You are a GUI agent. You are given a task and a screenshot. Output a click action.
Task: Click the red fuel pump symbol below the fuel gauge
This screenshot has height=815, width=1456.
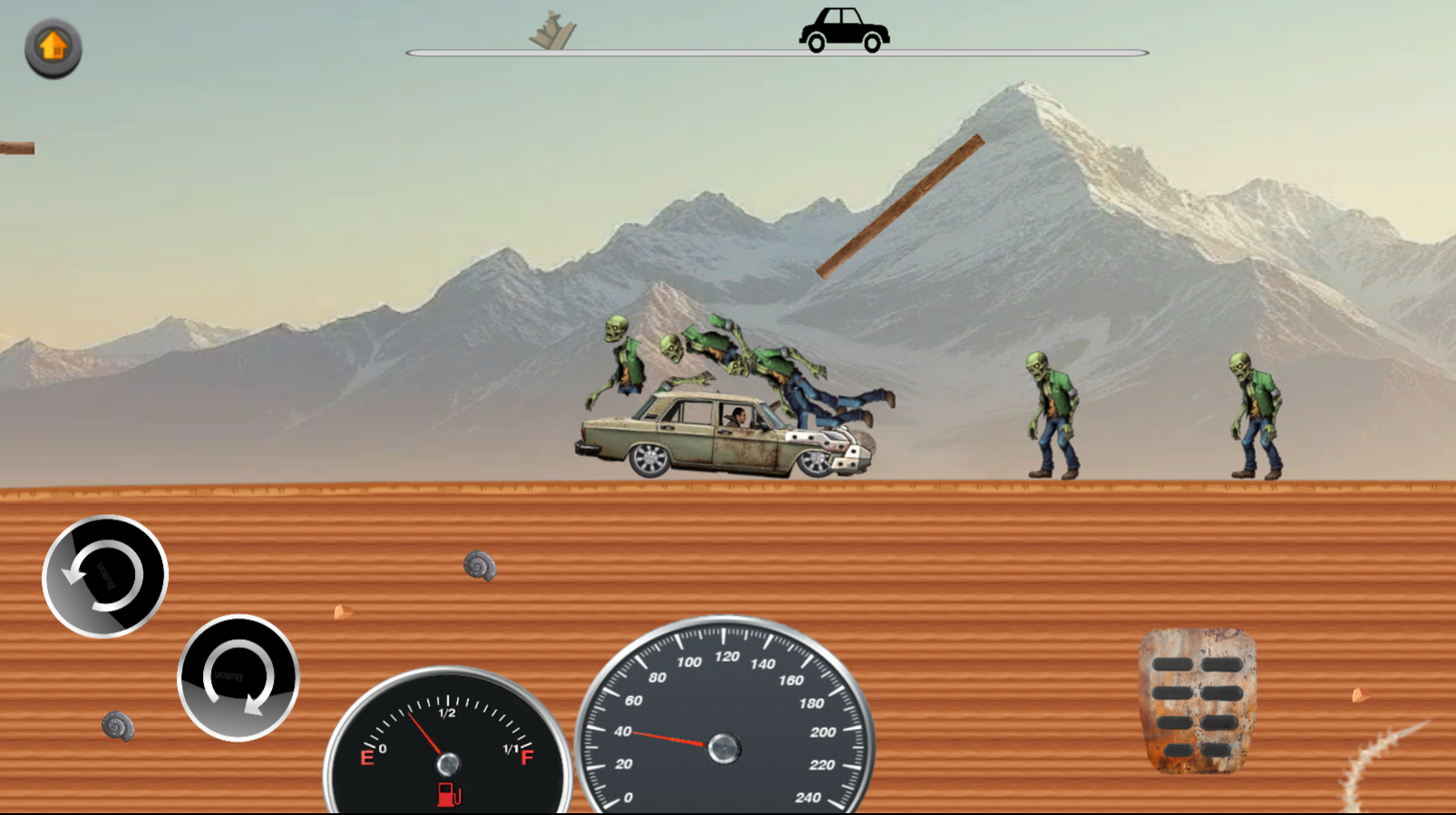(449, 793)
